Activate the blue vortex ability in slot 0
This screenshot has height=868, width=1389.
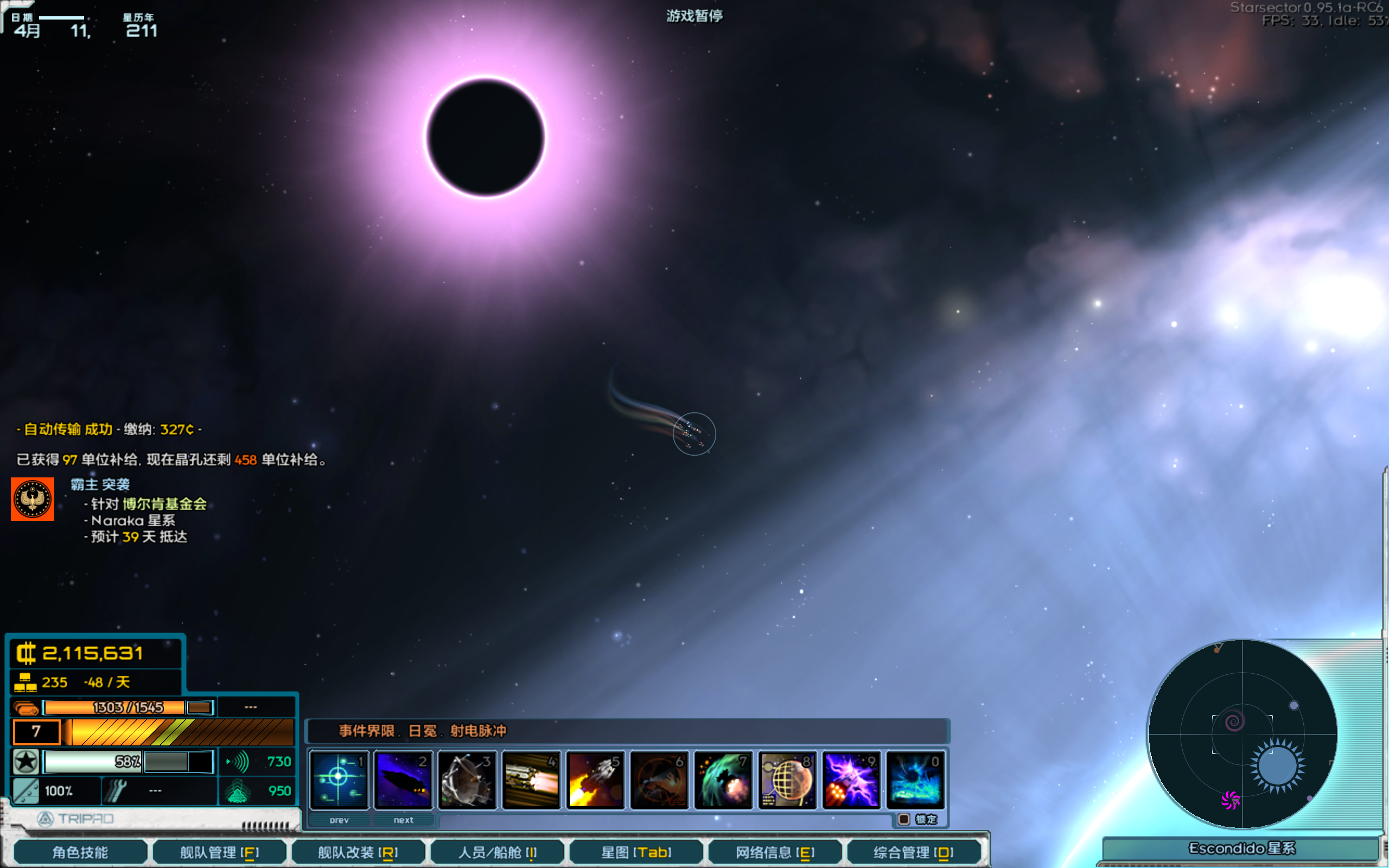click(915, 779)
